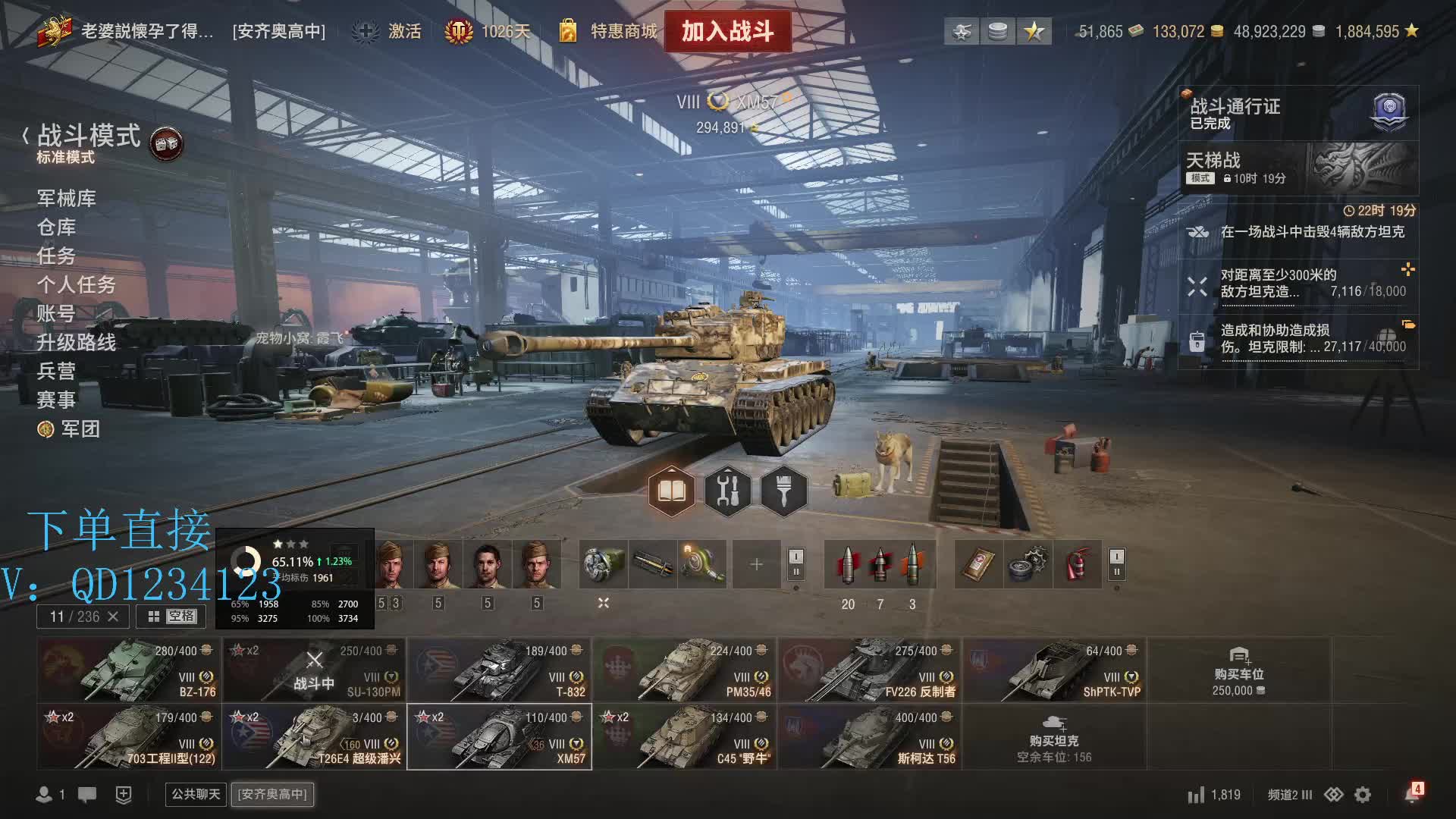Open the settings gear icon

1363,795
